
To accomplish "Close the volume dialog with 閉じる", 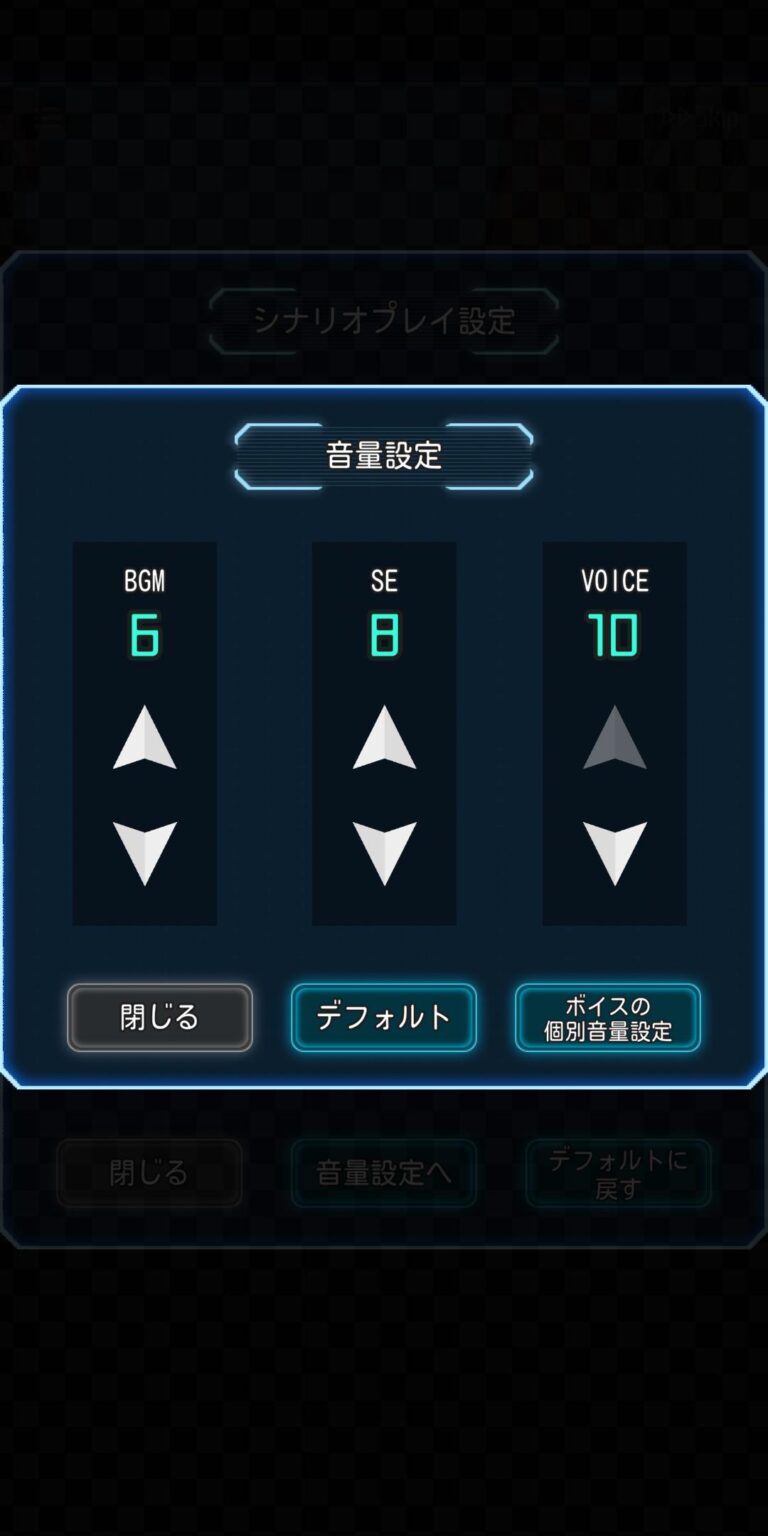I will 160,1017.
